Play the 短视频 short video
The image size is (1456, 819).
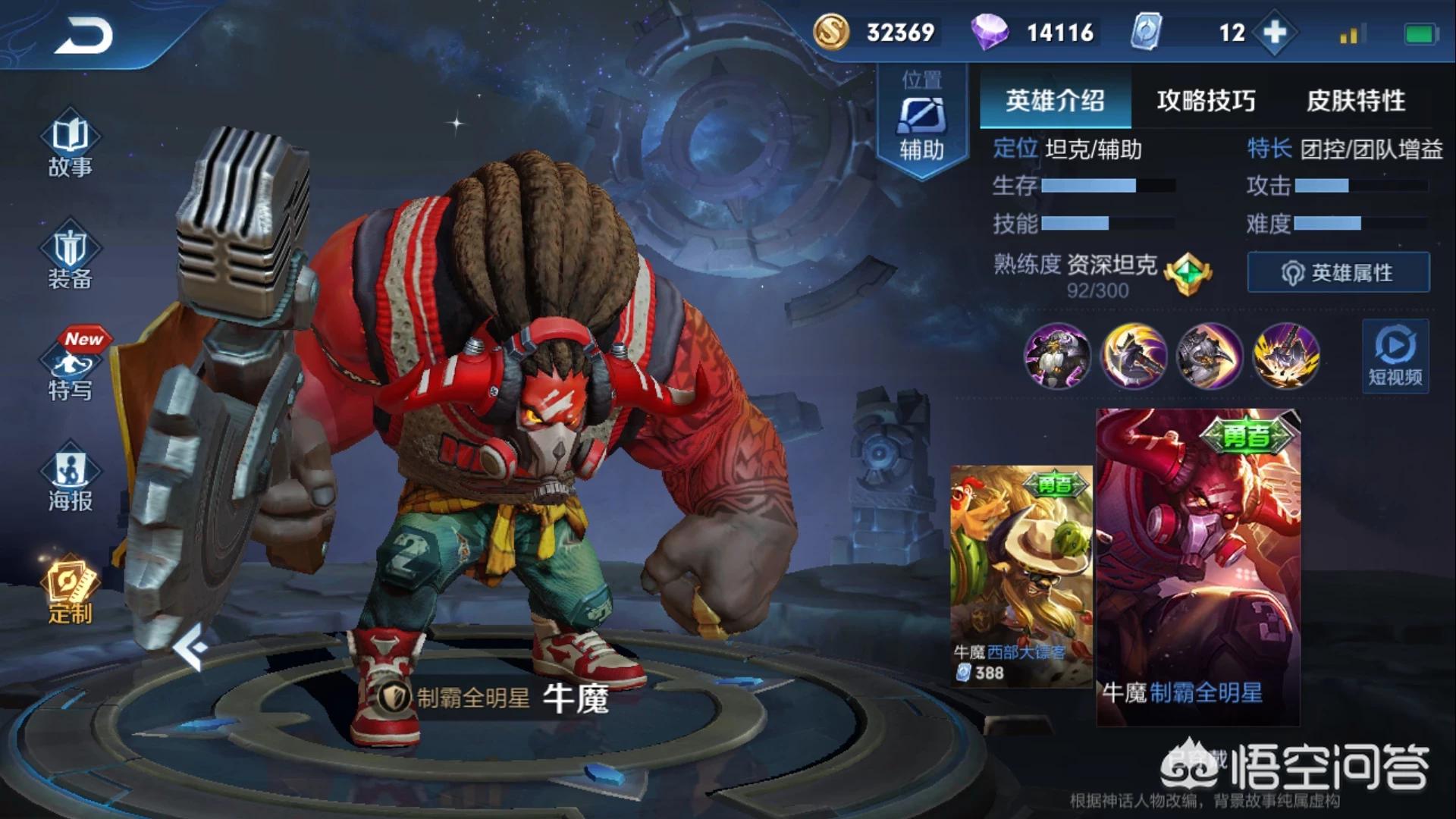tap(1395, 356)
